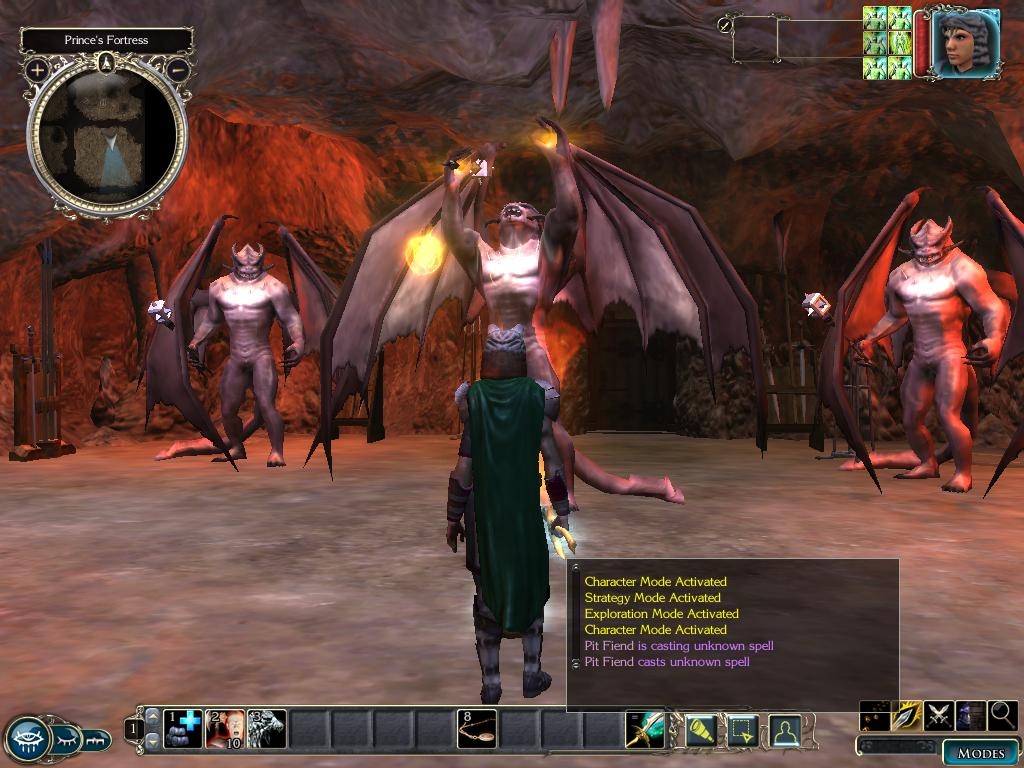Use hotbar slot 1 with the blue cross
Image resolution: width=1024 pixels, height=768 pixels.
(x=183, y=729)
